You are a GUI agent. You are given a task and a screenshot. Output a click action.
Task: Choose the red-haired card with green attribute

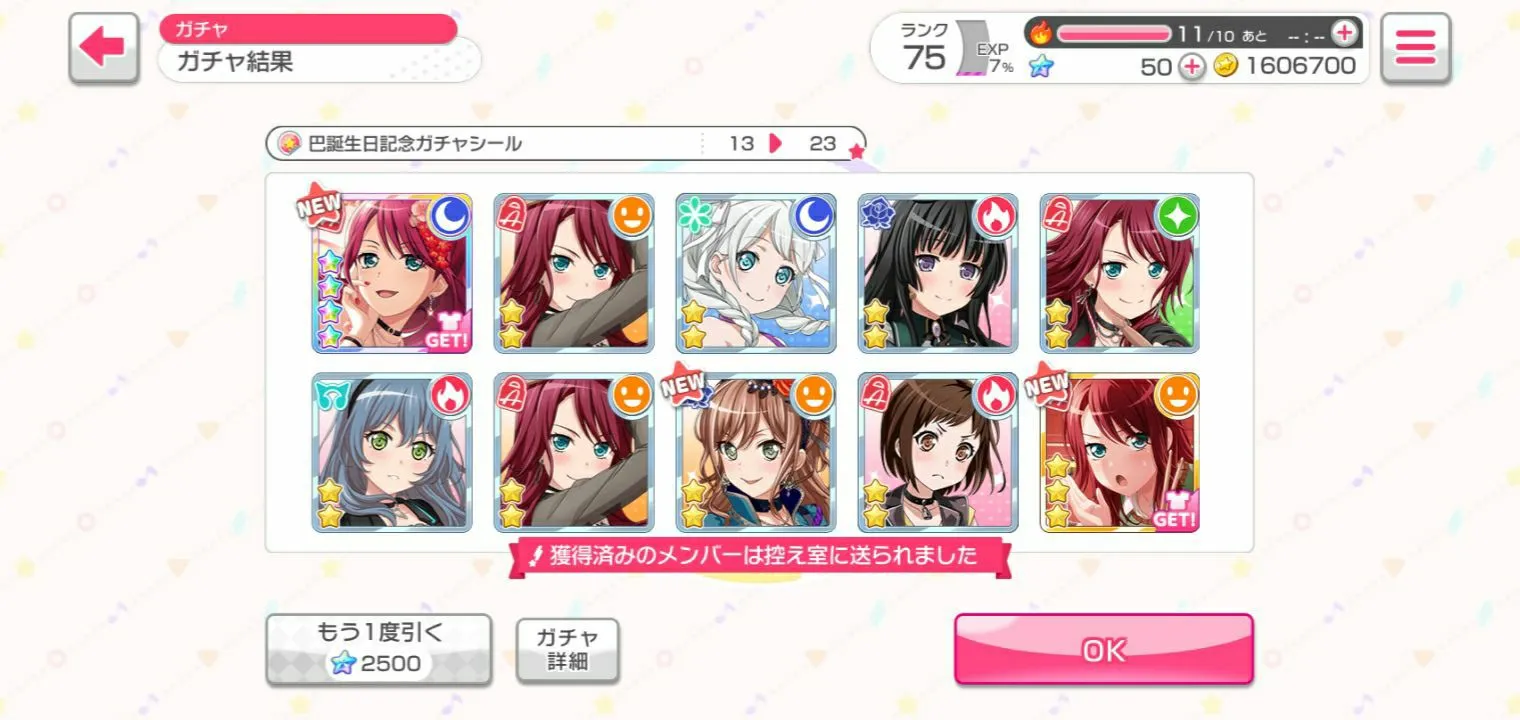(x=1119, y=273)
